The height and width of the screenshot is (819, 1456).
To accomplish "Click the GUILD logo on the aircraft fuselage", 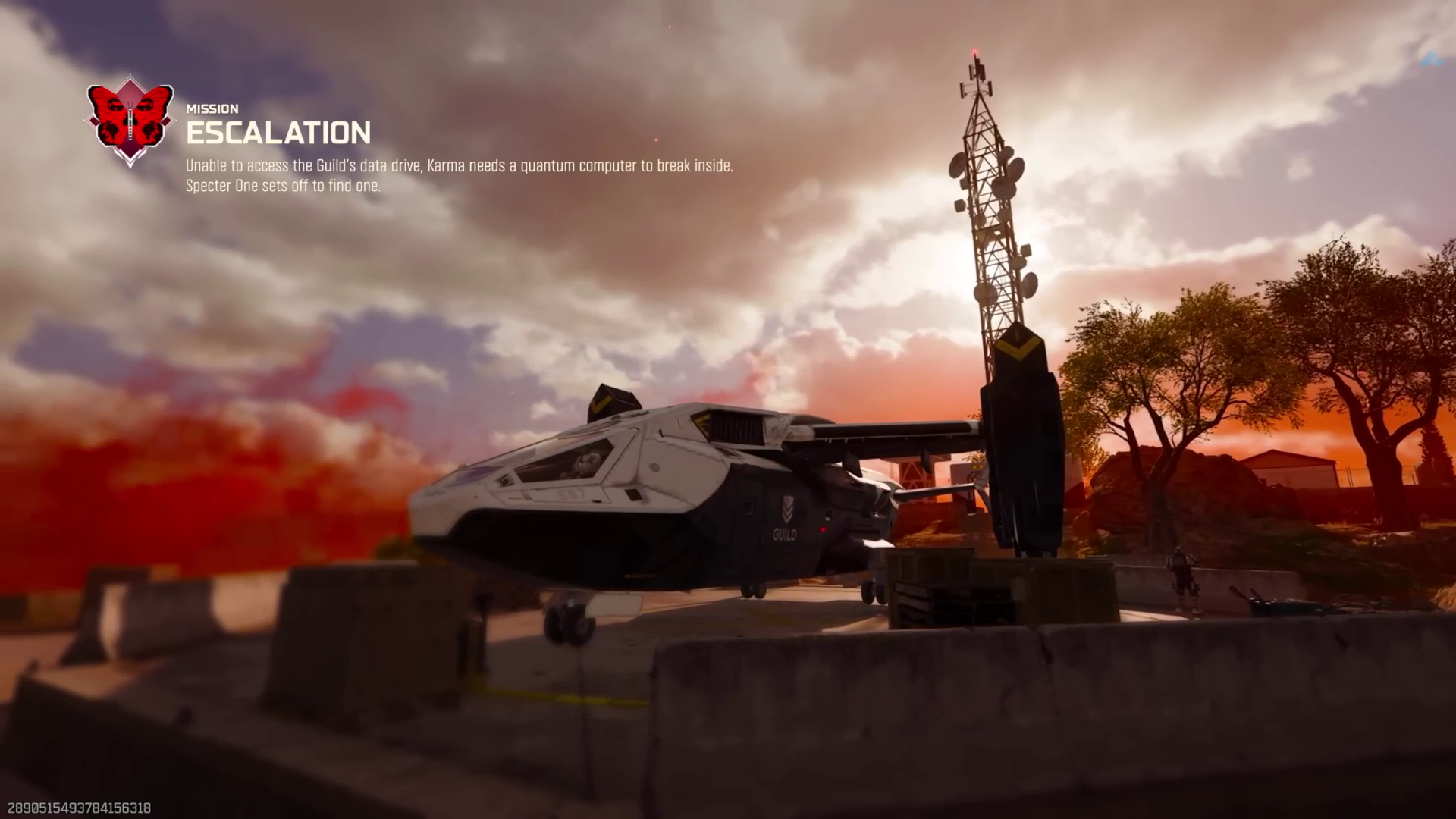I will 785,535.
